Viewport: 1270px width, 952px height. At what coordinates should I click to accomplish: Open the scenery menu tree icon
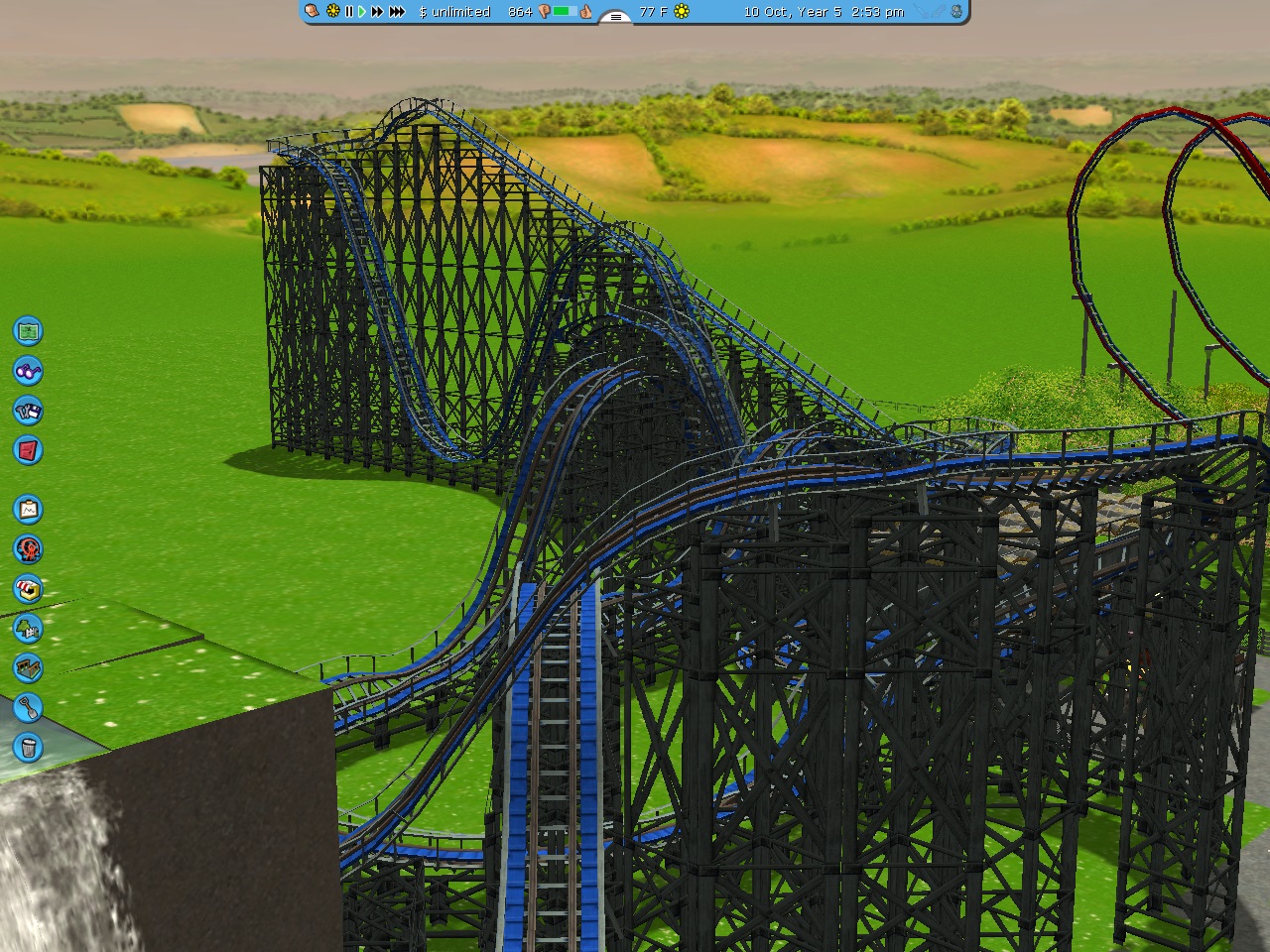(x=29, y=629)
